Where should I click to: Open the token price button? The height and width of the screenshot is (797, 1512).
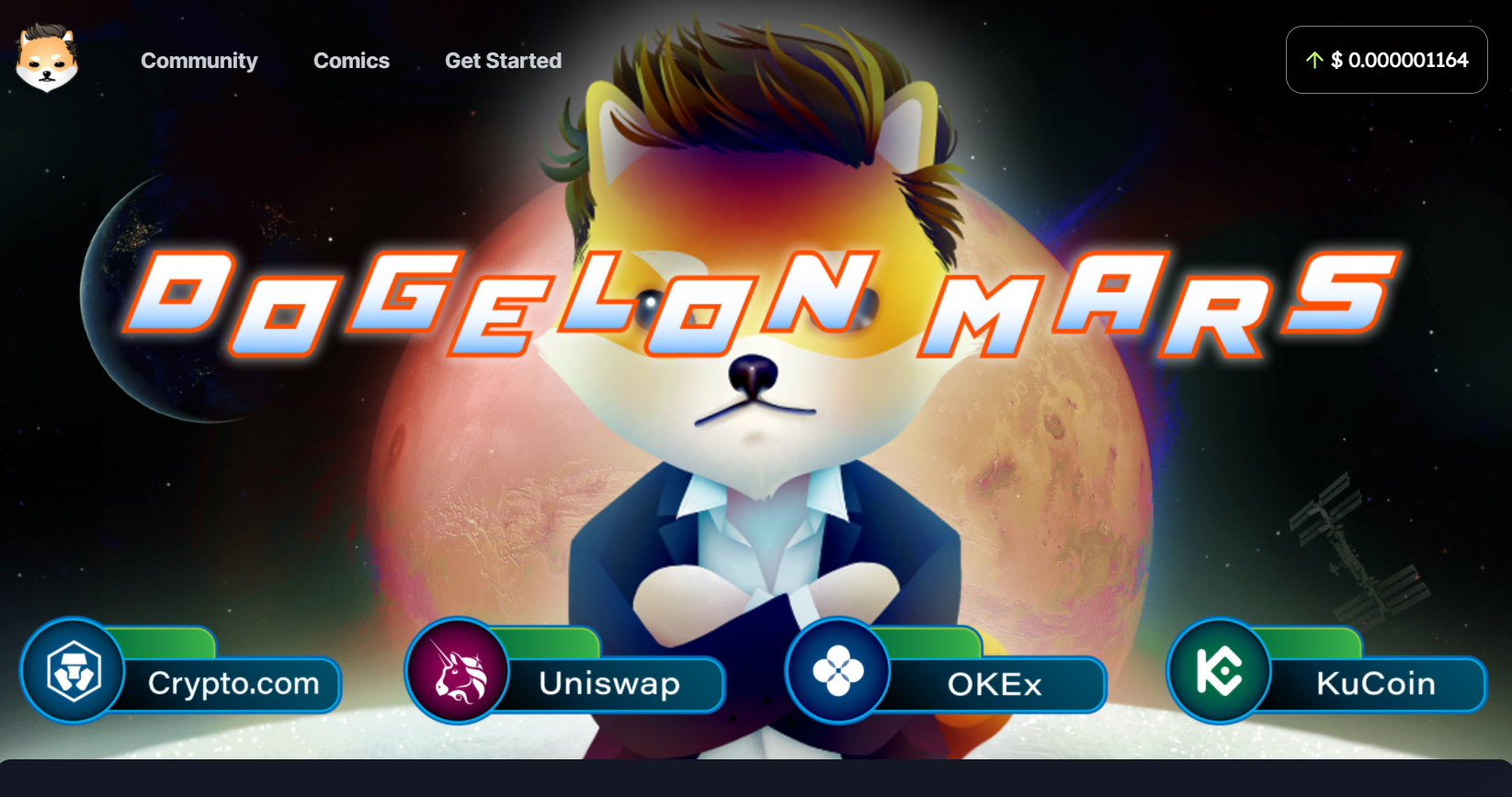tap(1386, 60)
